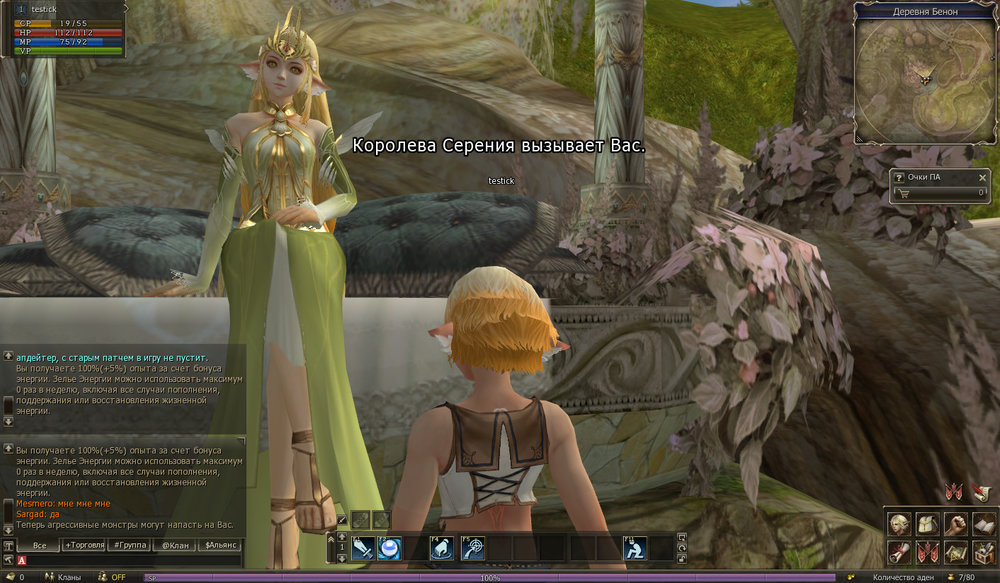Close the Очки ПА window

click(x=981, y=178)
